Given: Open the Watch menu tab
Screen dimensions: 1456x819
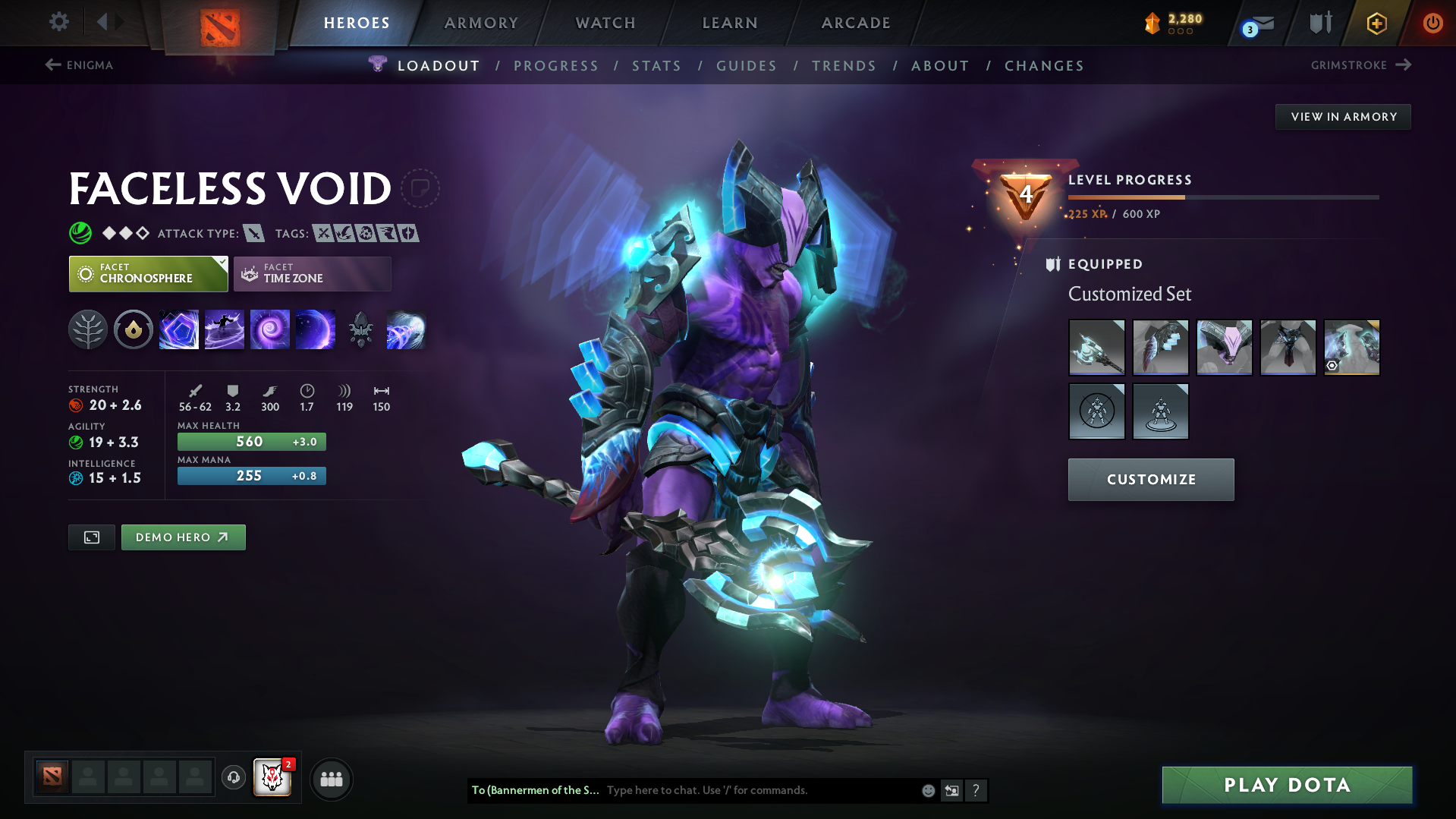Looking at the screenshot, I should [605, 23].
